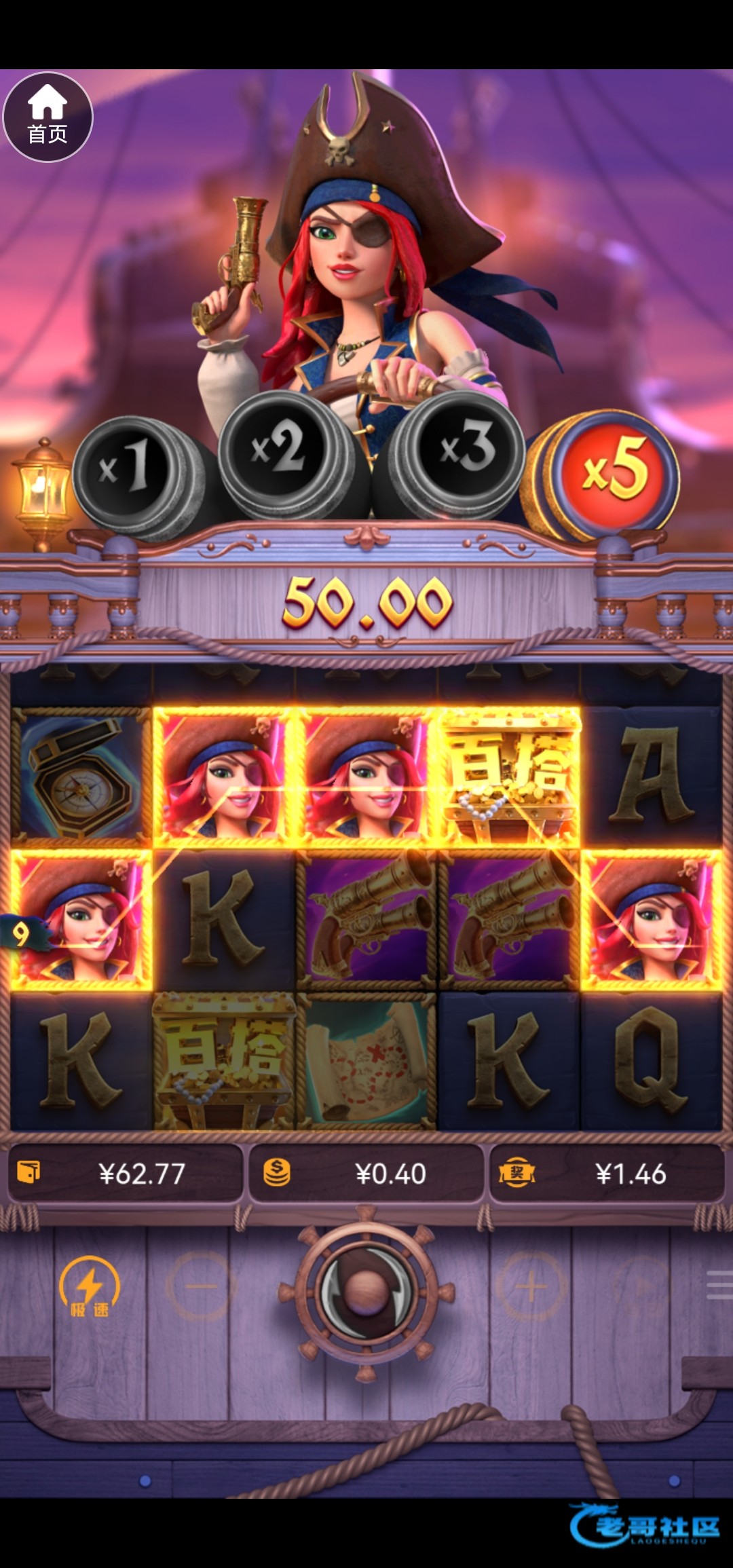Open the hamburger options menu
This screenshot has width=733, height=1568.
[x=719, y=1285]
